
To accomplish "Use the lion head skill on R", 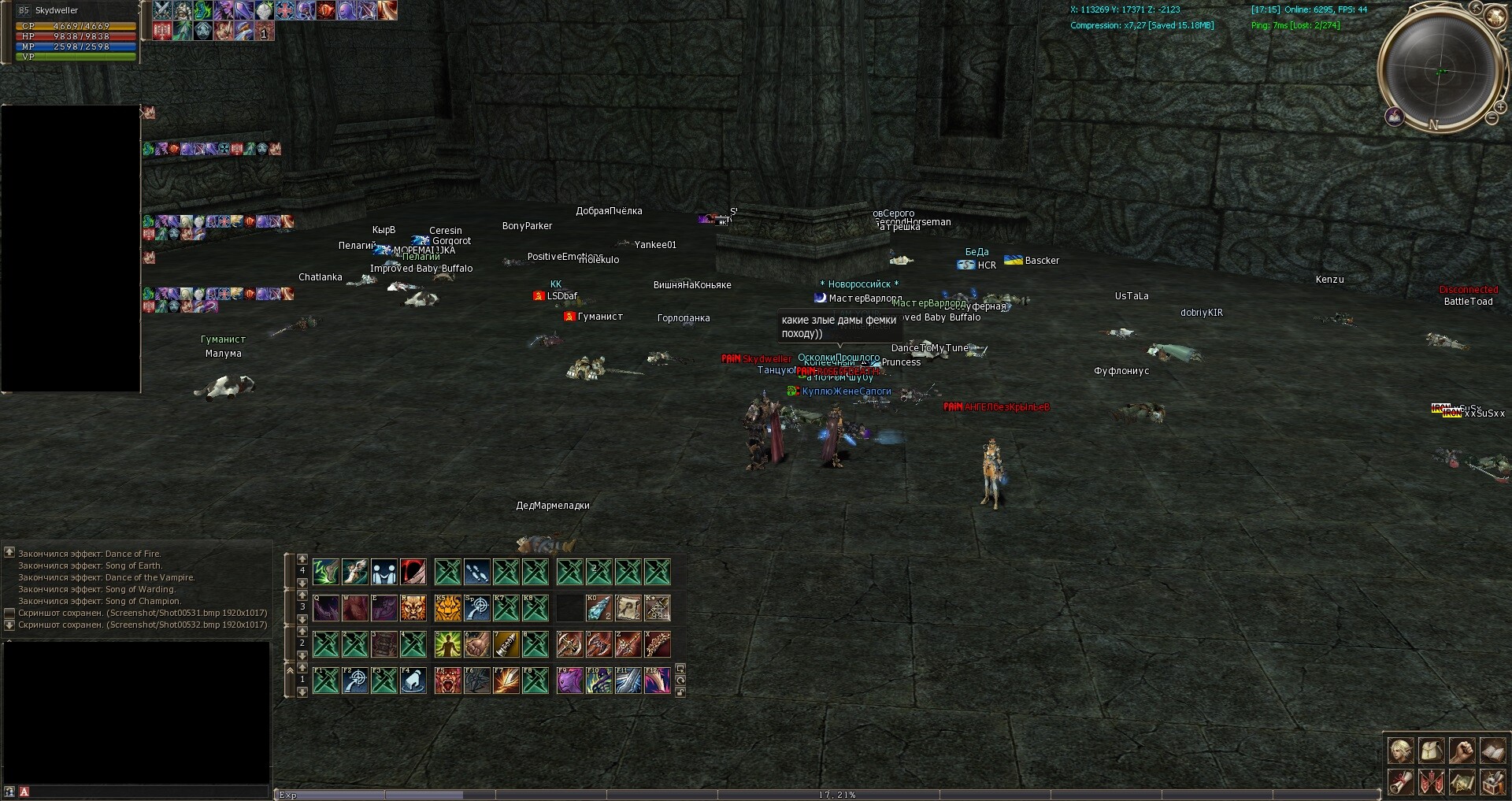I will 413,607.
